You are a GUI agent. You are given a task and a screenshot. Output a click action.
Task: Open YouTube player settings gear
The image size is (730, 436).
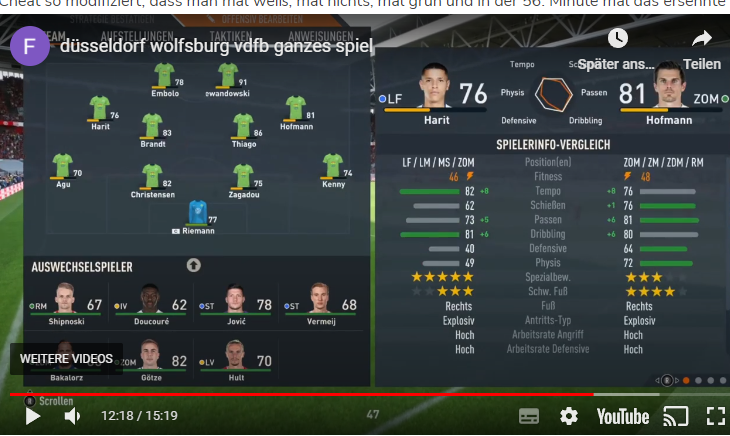click(569, 416)
